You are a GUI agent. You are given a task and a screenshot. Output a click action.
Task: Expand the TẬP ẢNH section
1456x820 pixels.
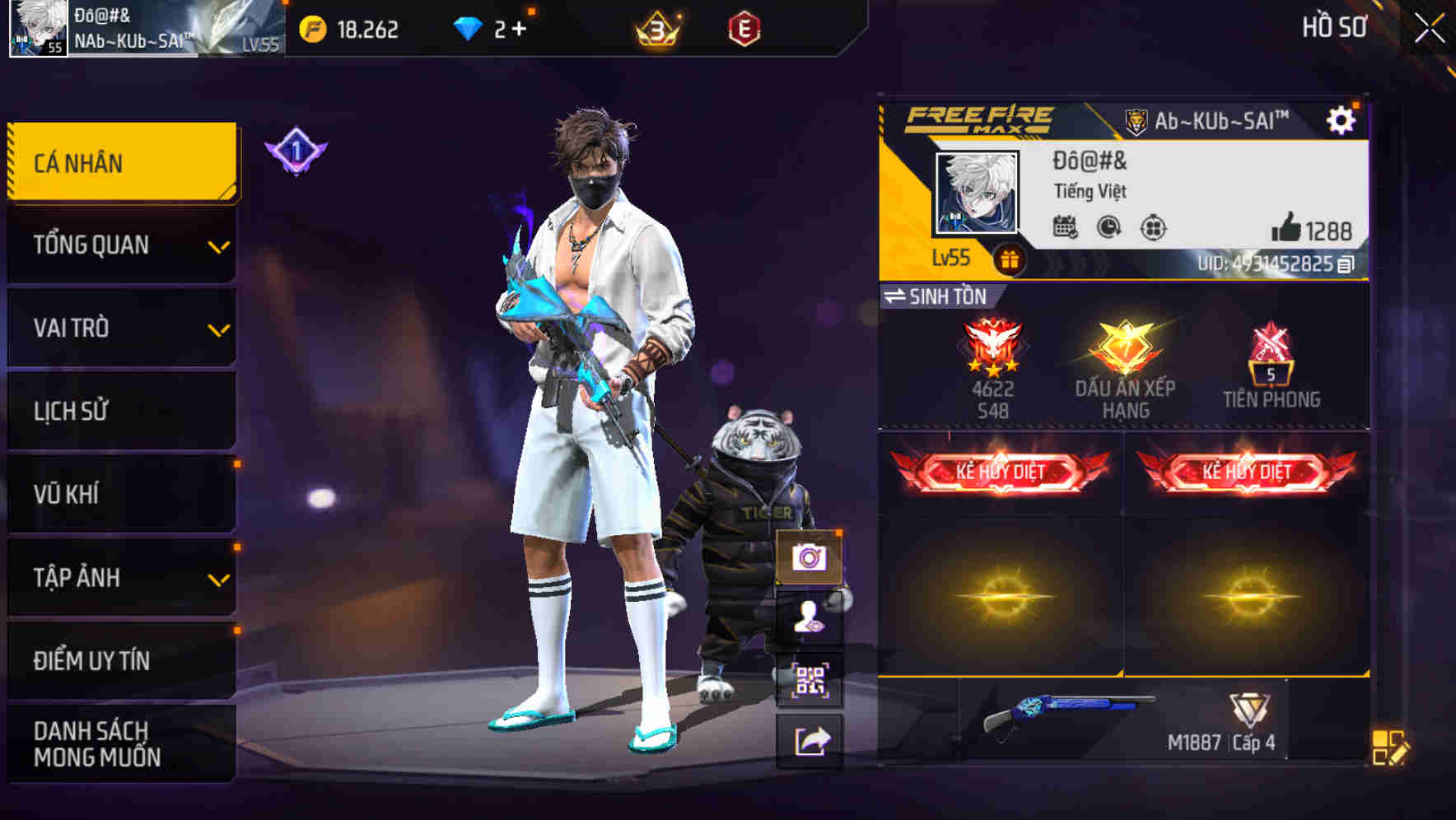pos(120,578)
